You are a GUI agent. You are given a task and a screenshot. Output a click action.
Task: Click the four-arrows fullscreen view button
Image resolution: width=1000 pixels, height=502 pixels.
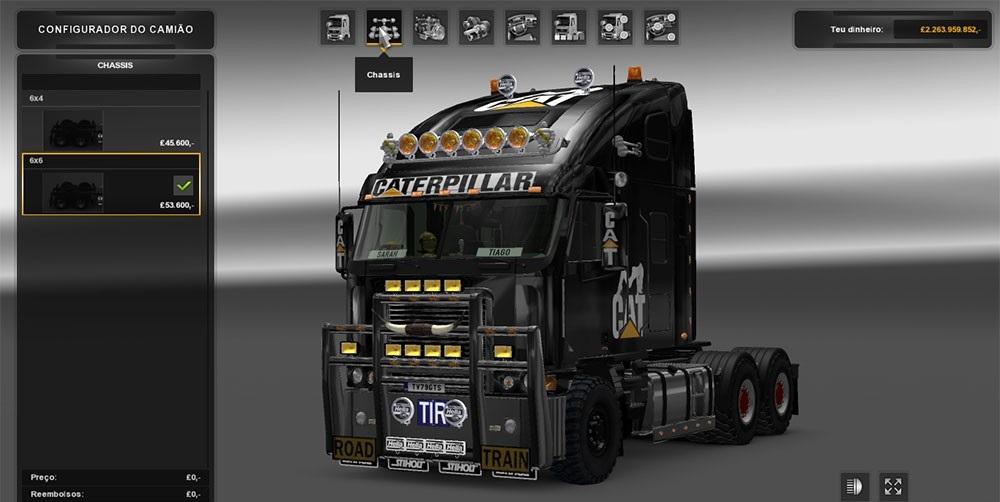coord(893,486)
